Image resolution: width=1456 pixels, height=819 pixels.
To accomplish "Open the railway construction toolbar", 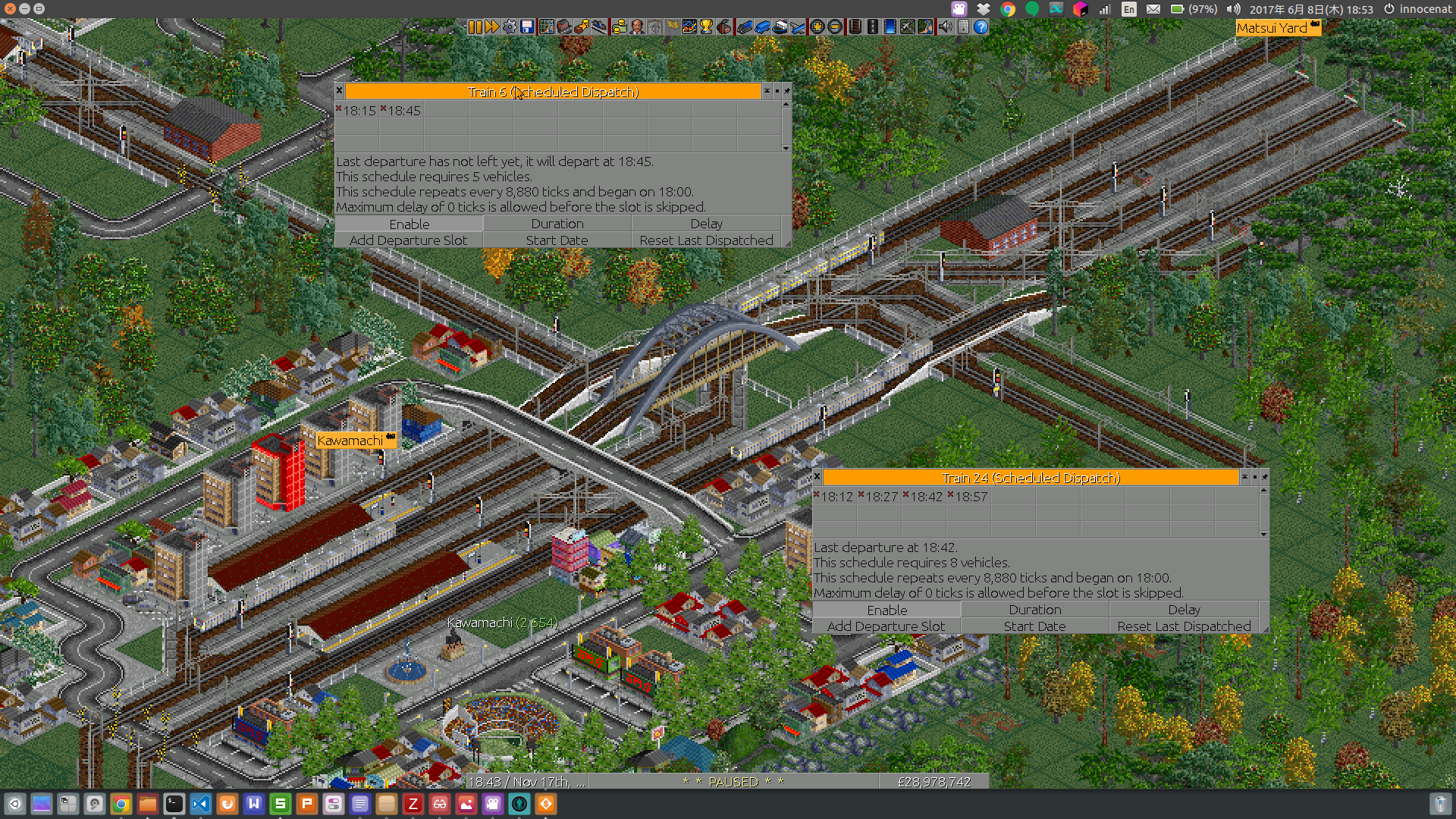I will point(855,27).
